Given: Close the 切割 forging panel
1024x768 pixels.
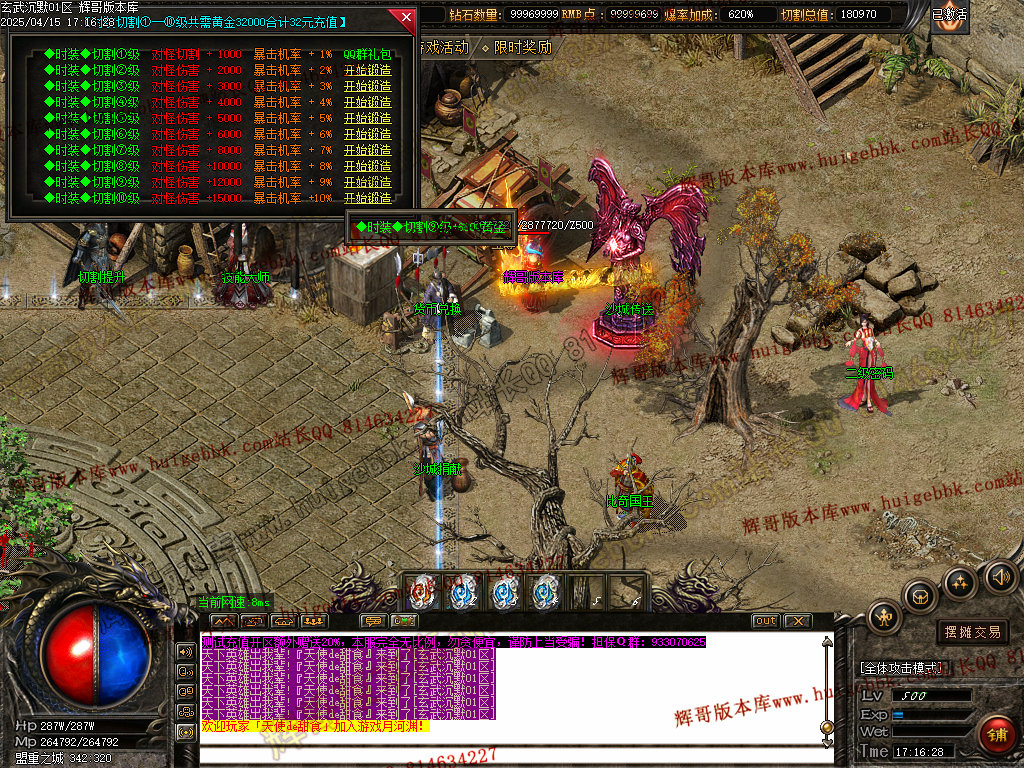Looking at the screenshot, I should click(x=406, y=17).
